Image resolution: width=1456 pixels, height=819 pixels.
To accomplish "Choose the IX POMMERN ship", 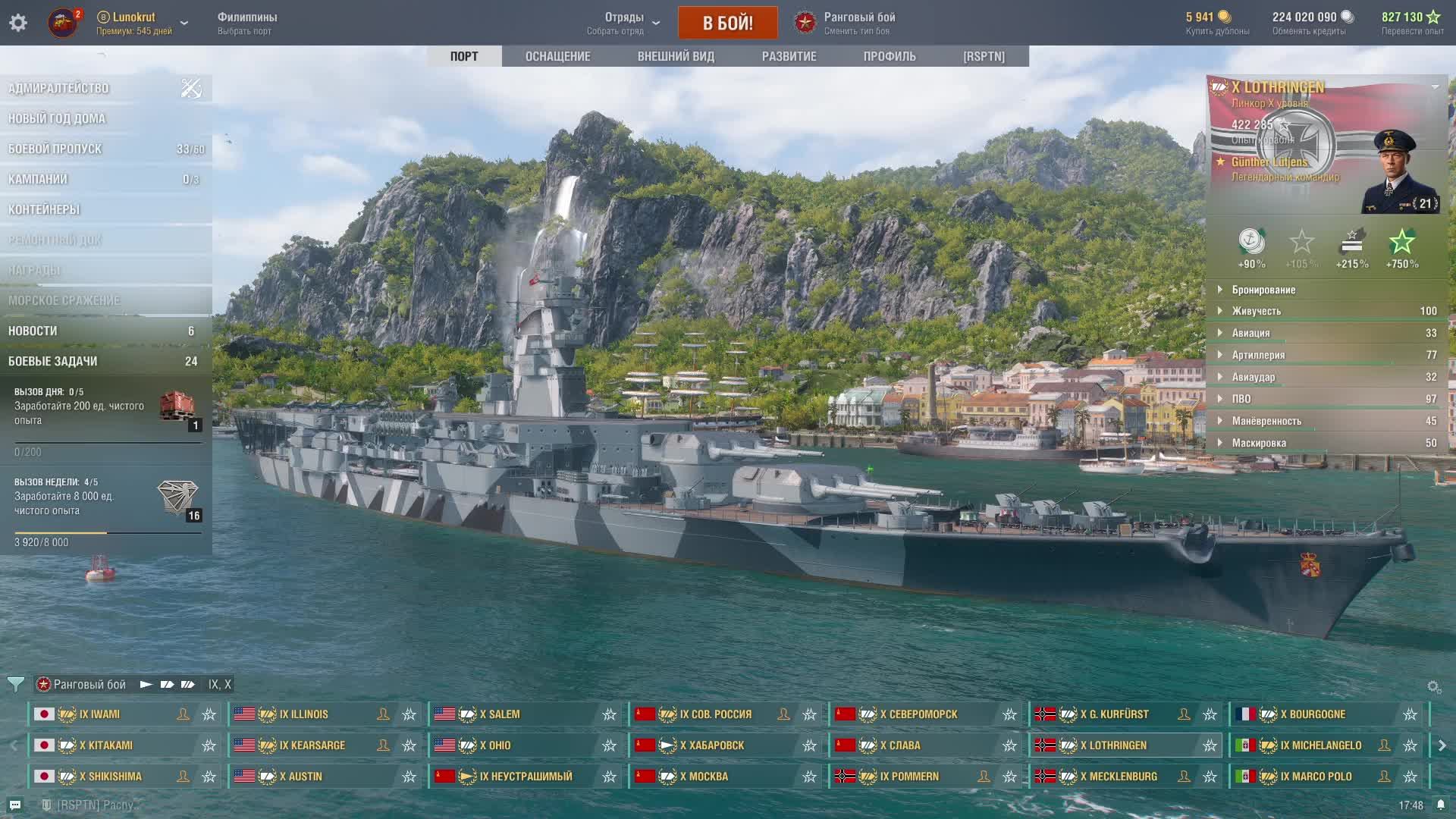I will point(908,777).
